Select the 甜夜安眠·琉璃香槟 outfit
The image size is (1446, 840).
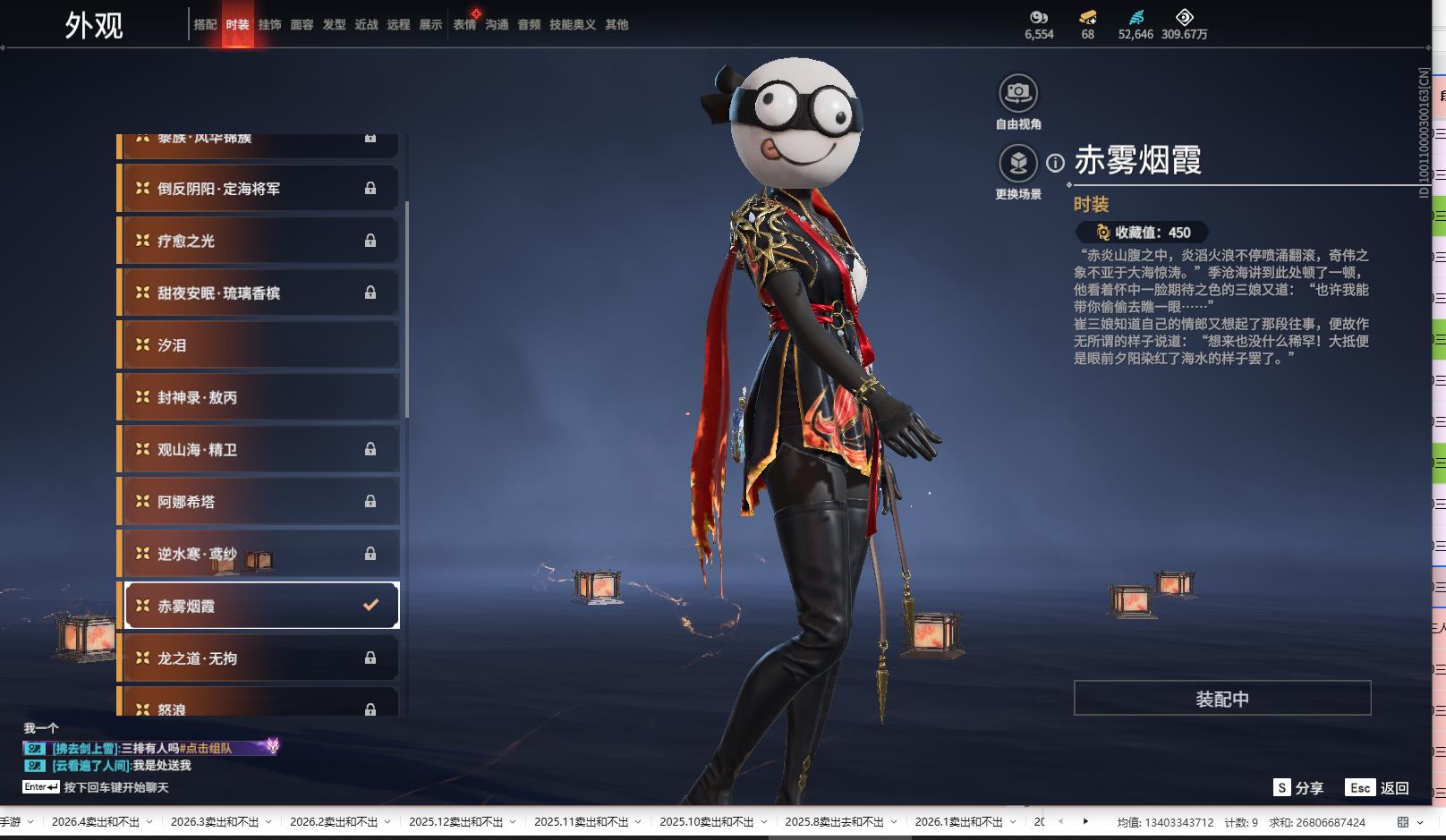259,293
